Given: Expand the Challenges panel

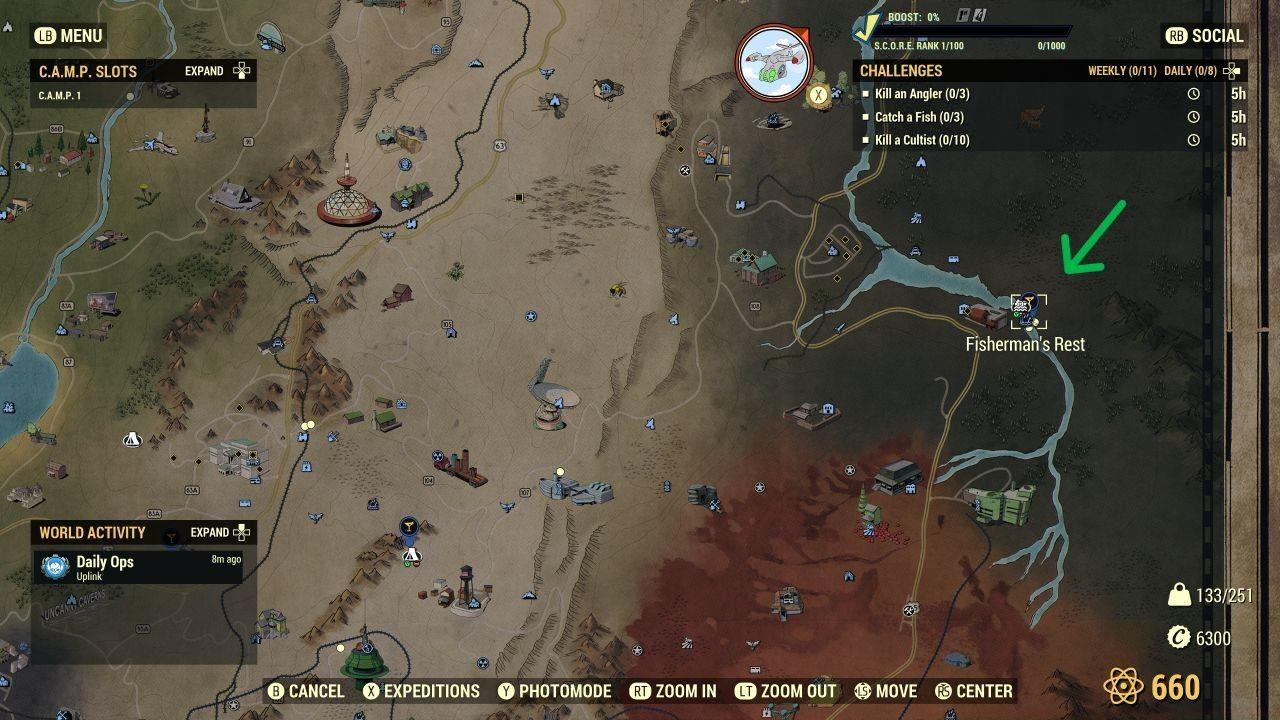Looking at the screenshot, I should 1231,71.
